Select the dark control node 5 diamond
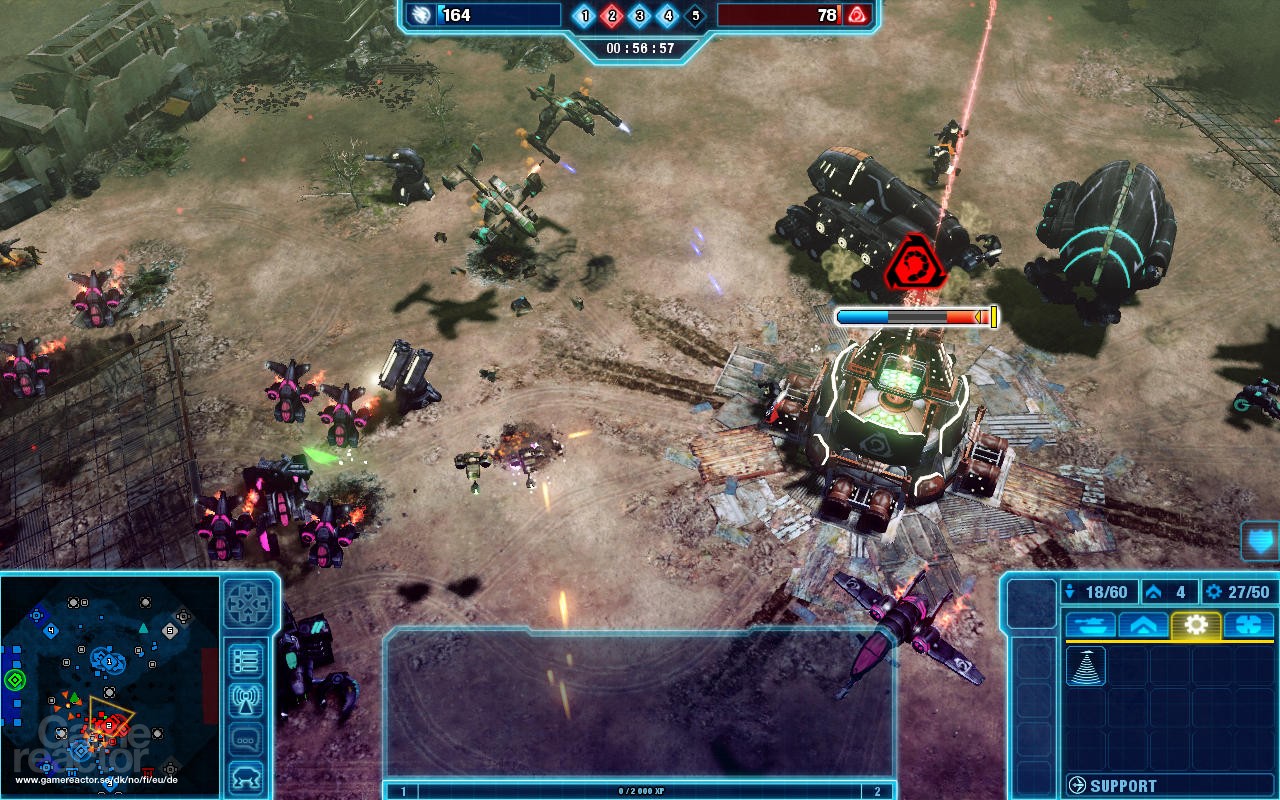This screenshot has width=1280, height=800. 695,15
